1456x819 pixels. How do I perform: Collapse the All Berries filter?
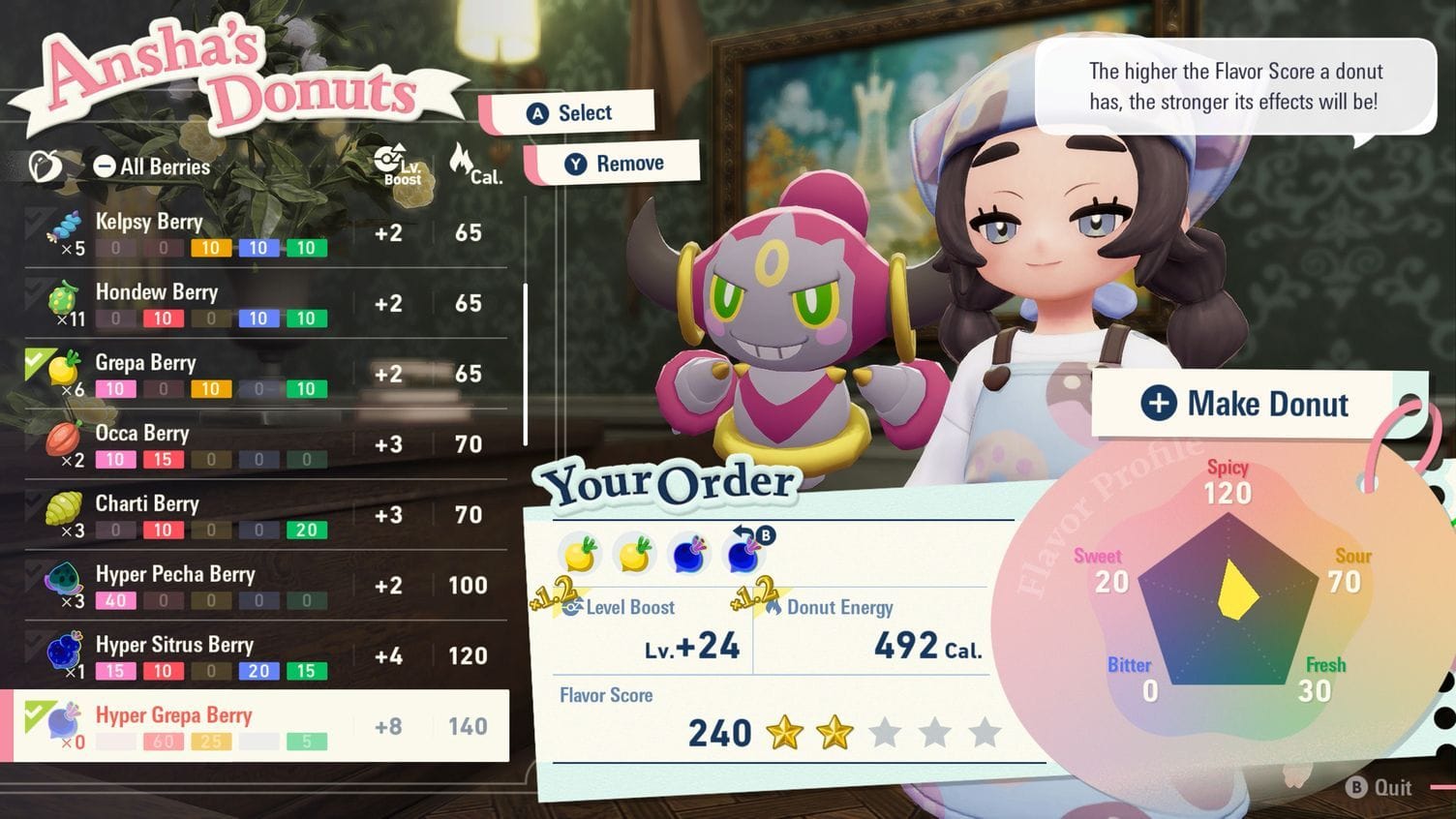tap(106, 167)
